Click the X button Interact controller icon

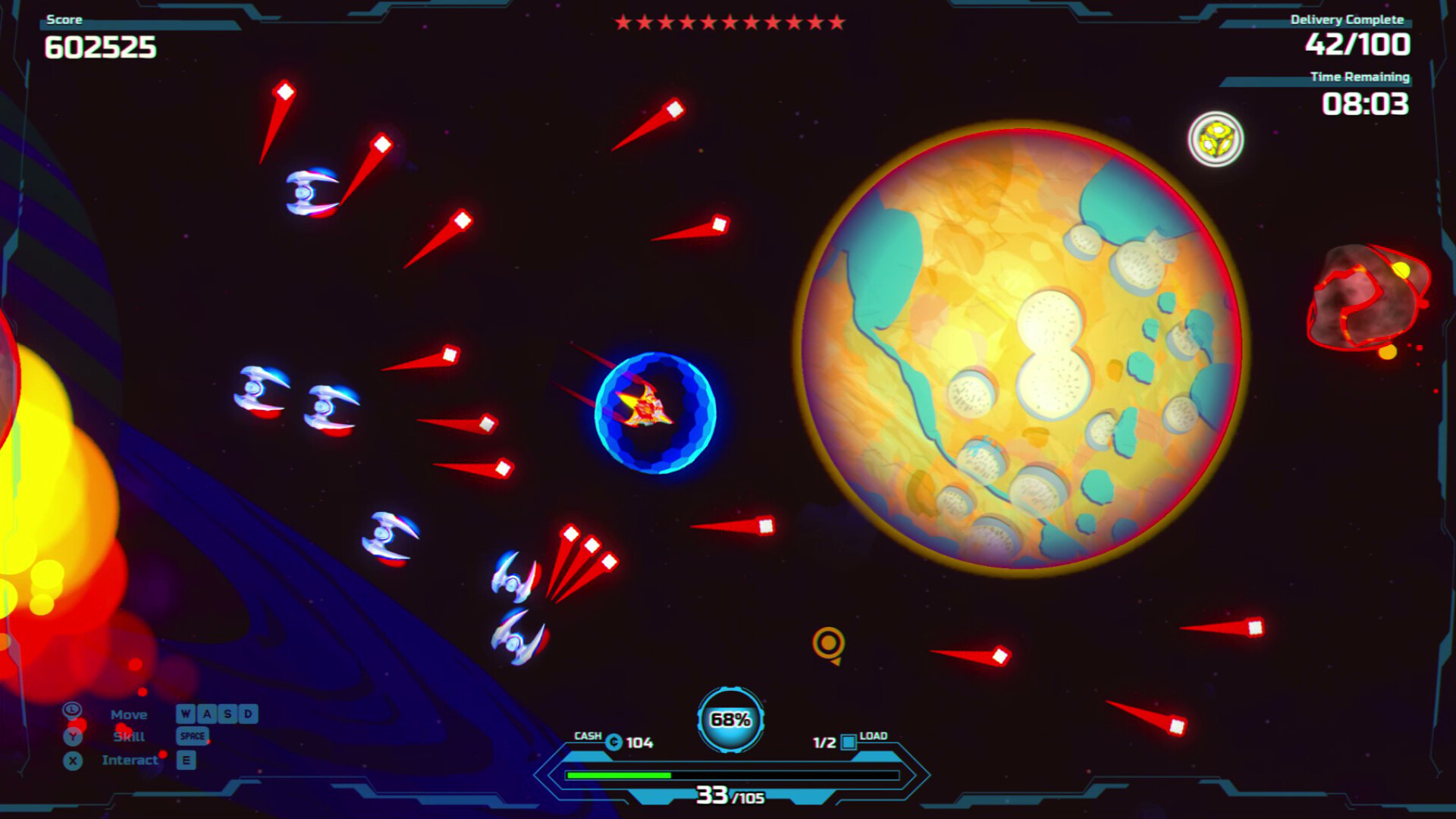[72, 760]
